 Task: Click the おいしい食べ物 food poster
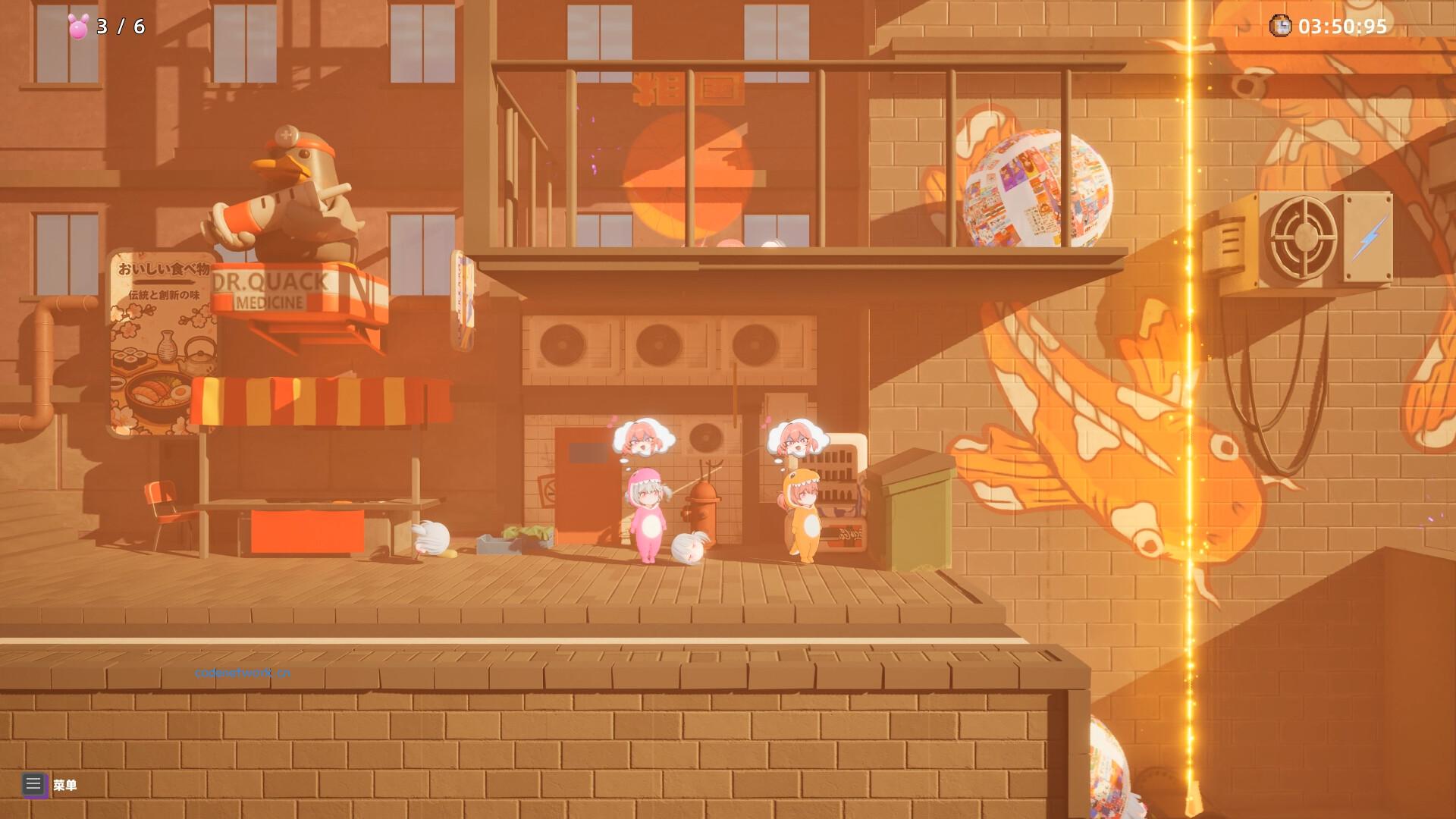click(x=161, y=341)
